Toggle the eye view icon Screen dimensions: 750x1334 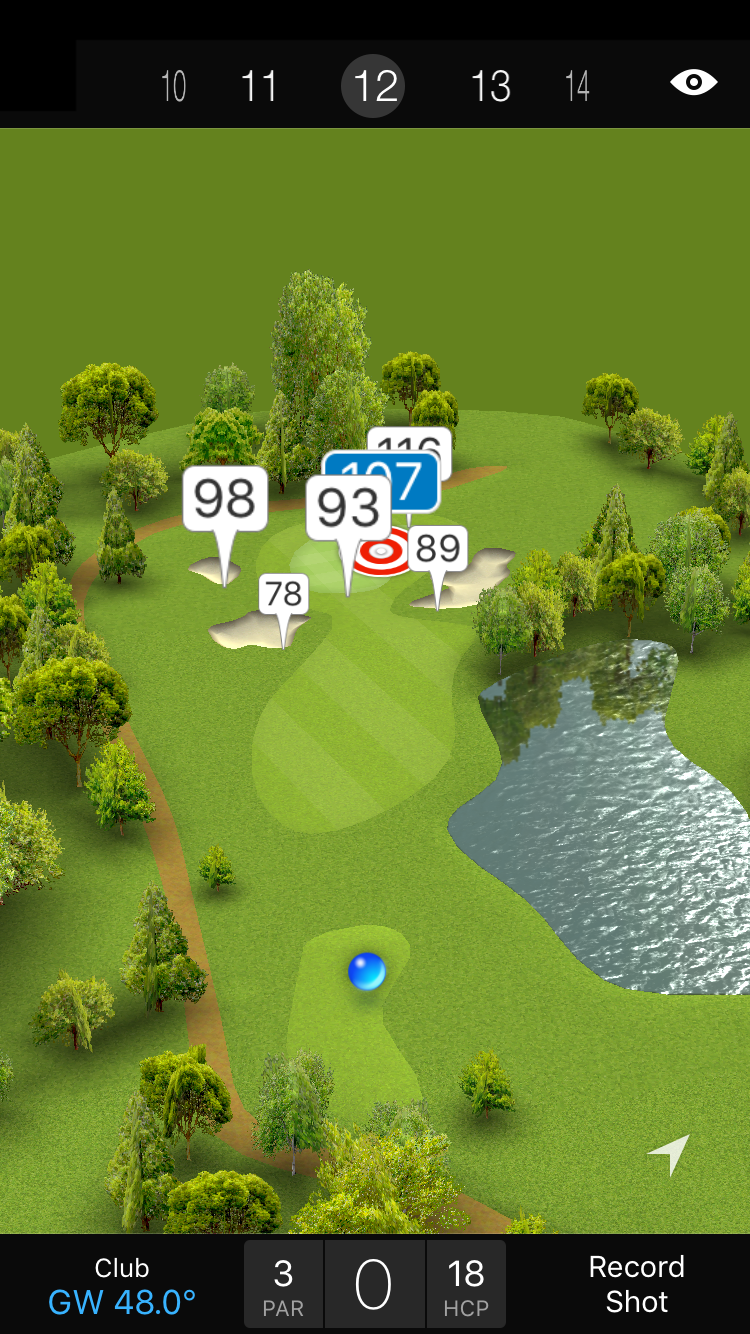coord(693,82)
